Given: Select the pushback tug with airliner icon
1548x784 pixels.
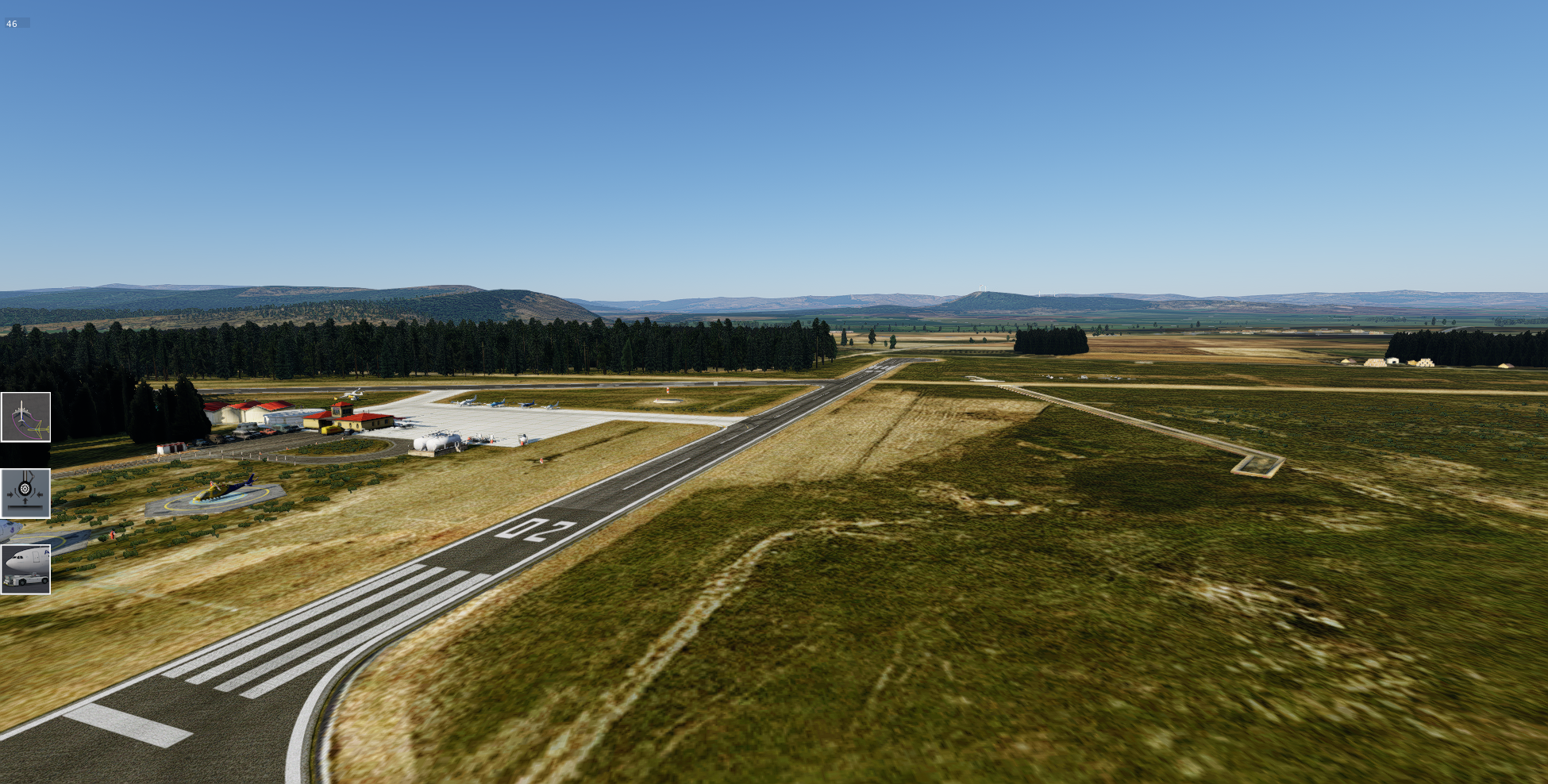Looking at the screenshot, I should coord(25,569).
